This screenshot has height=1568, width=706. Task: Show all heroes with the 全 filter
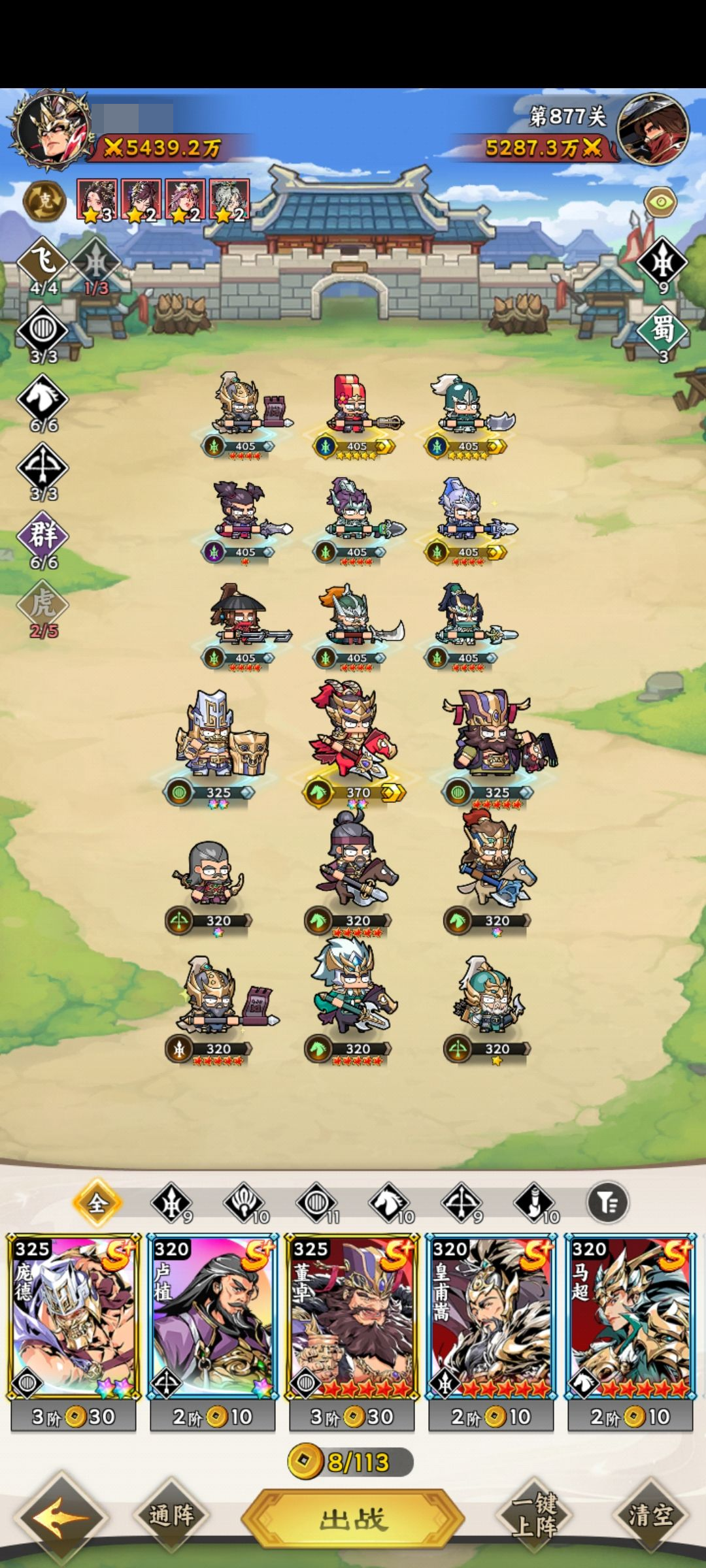tap(97, 1202)
